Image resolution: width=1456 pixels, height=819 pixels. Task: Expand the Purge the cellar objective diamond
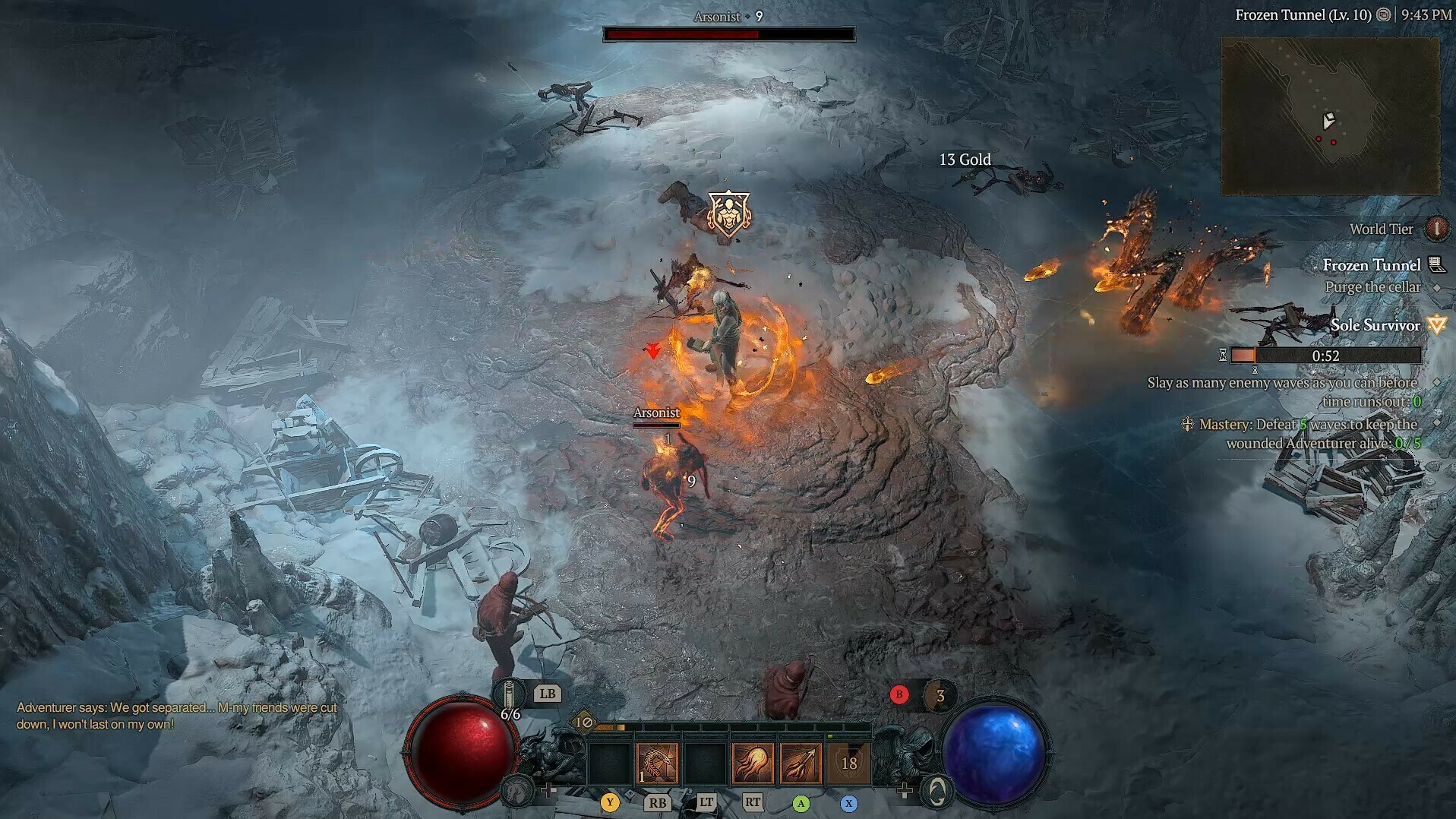click(x=1435, y=287)
